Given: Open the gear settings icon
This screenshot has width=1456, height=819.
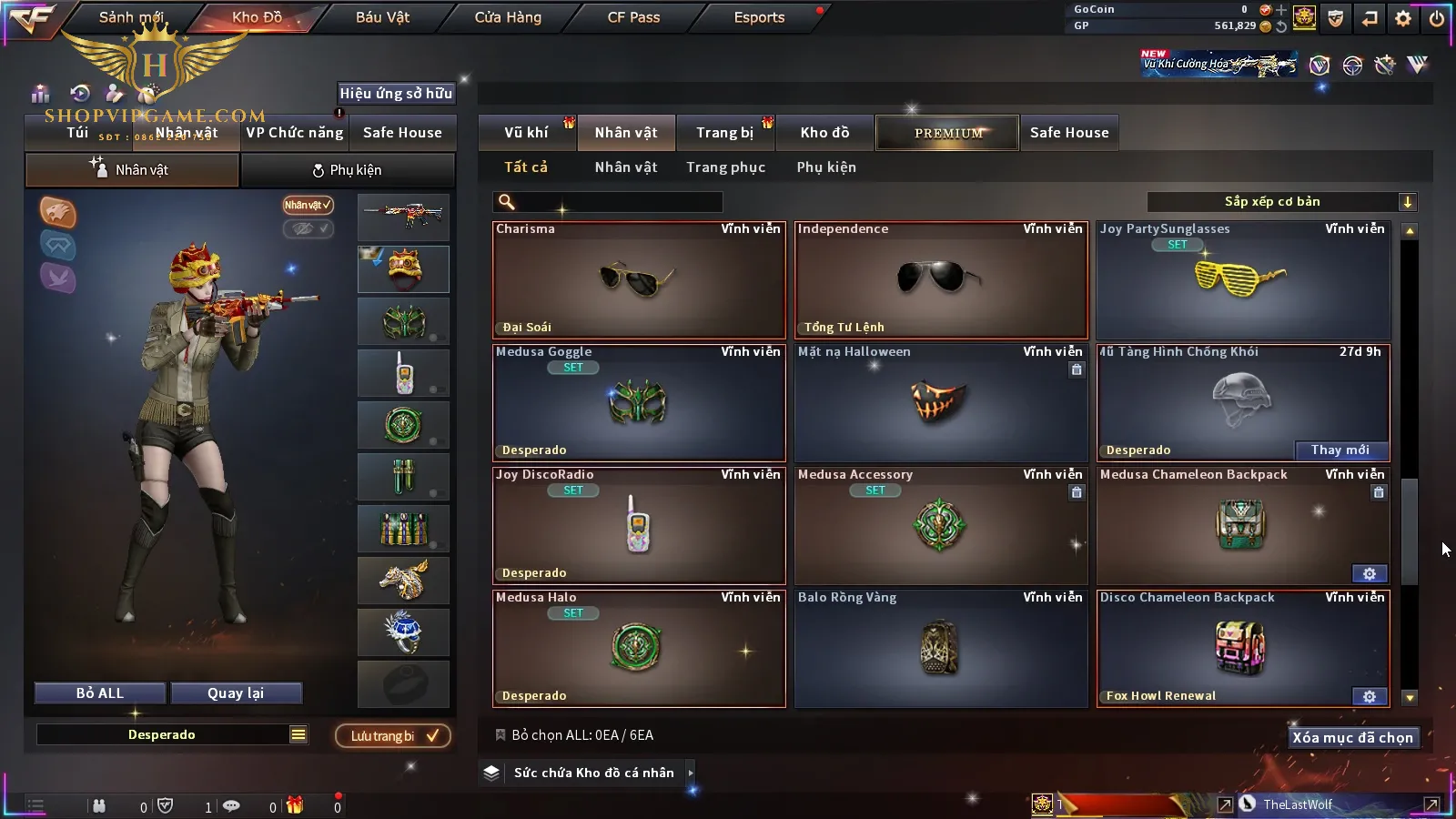Looking at the screenshot, I should tap(1402, 18).
